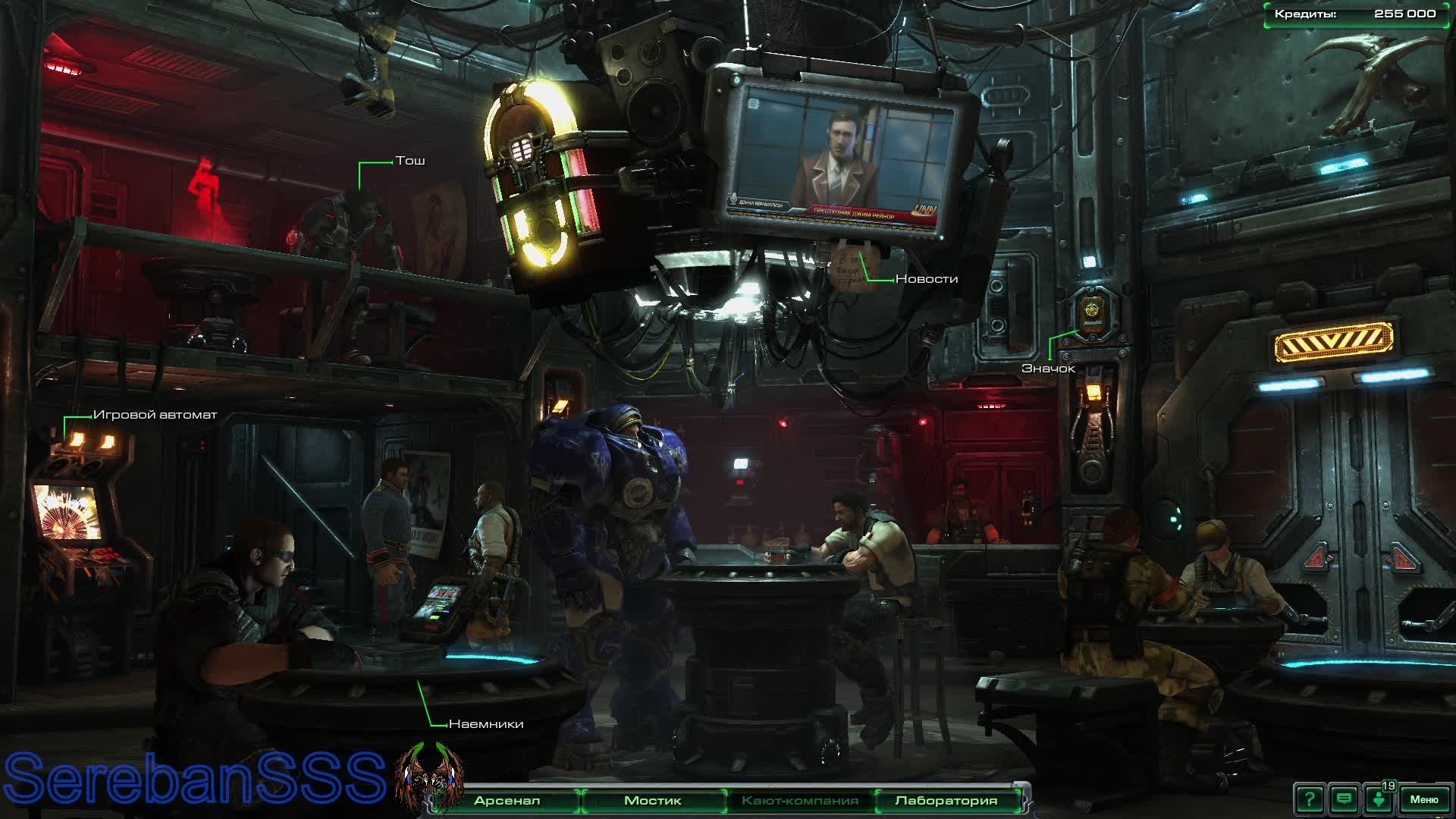
Task: Open the Меню button
Action: pyautogui.click(x=1423, y=799)
